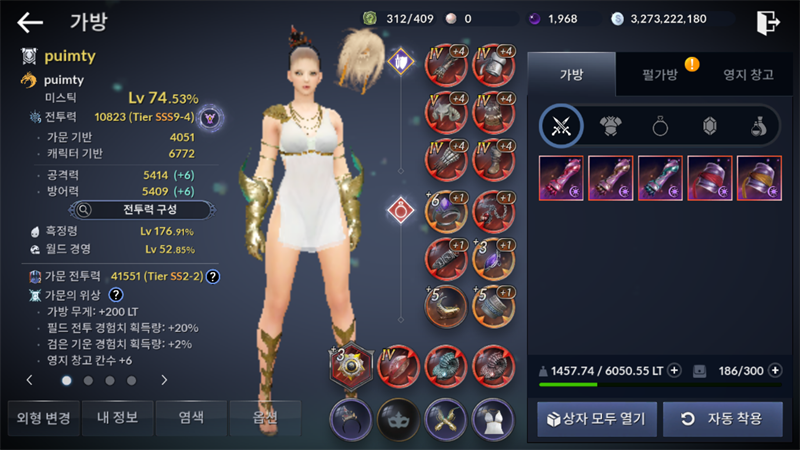Expand bag weight with plus button
The image size is (800, 450).
point(674,370)
